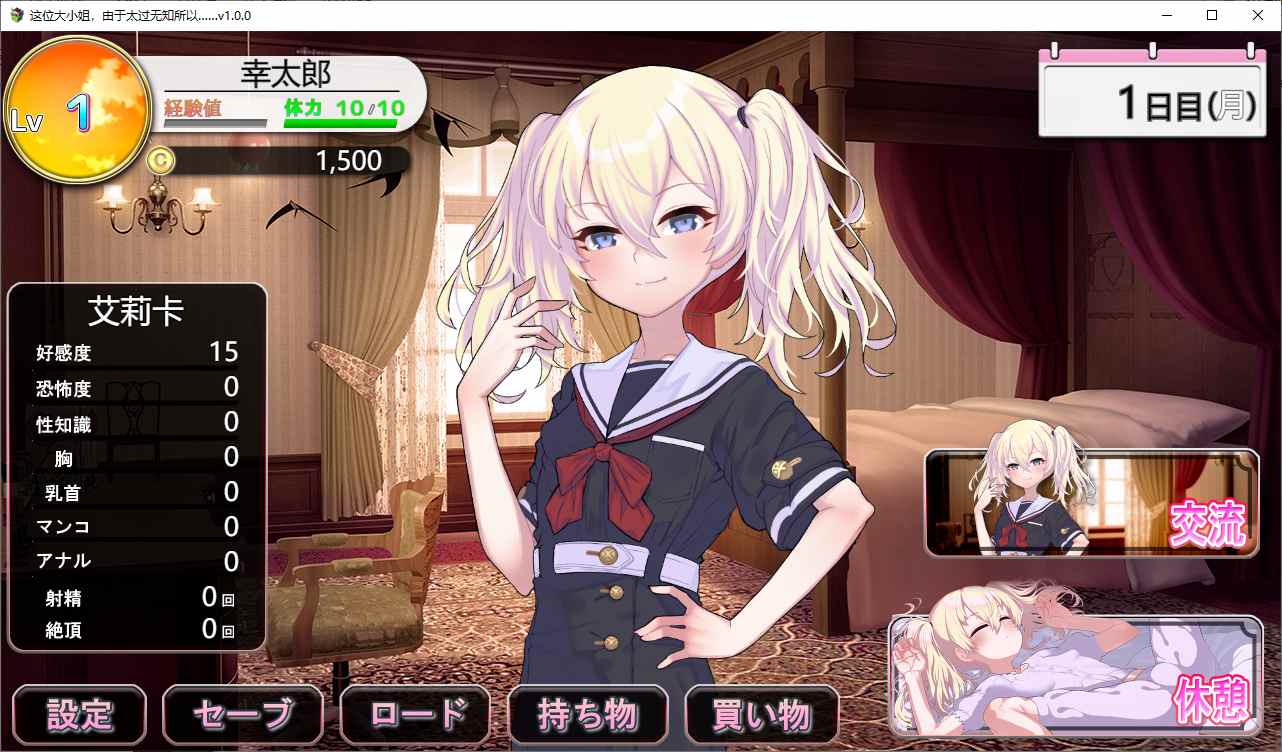The height and width of the screenshot is (752, 1282).
Task: Open the 持ち物 inventory button
Action: (x=588, y=714)
